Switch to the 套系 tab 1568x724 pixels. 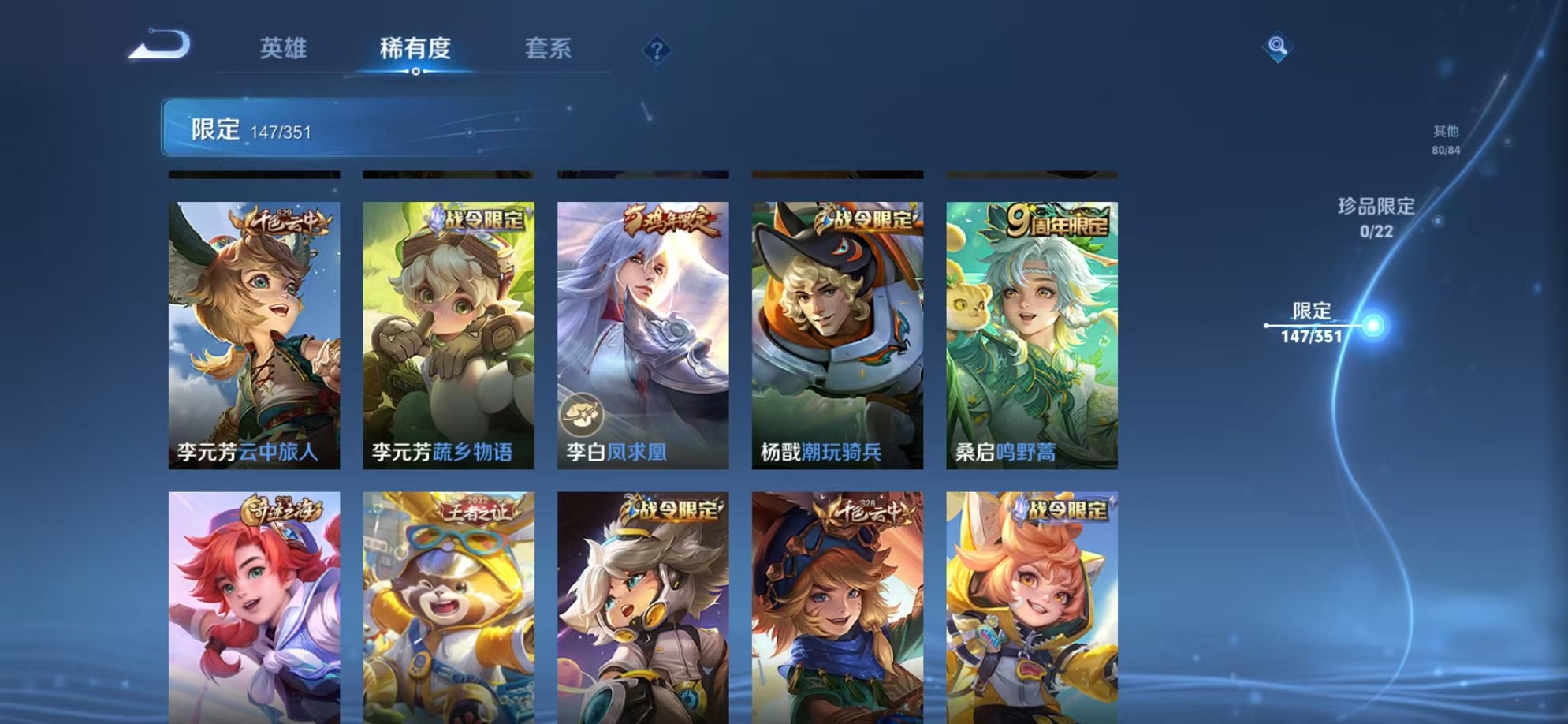coord(550,49)
